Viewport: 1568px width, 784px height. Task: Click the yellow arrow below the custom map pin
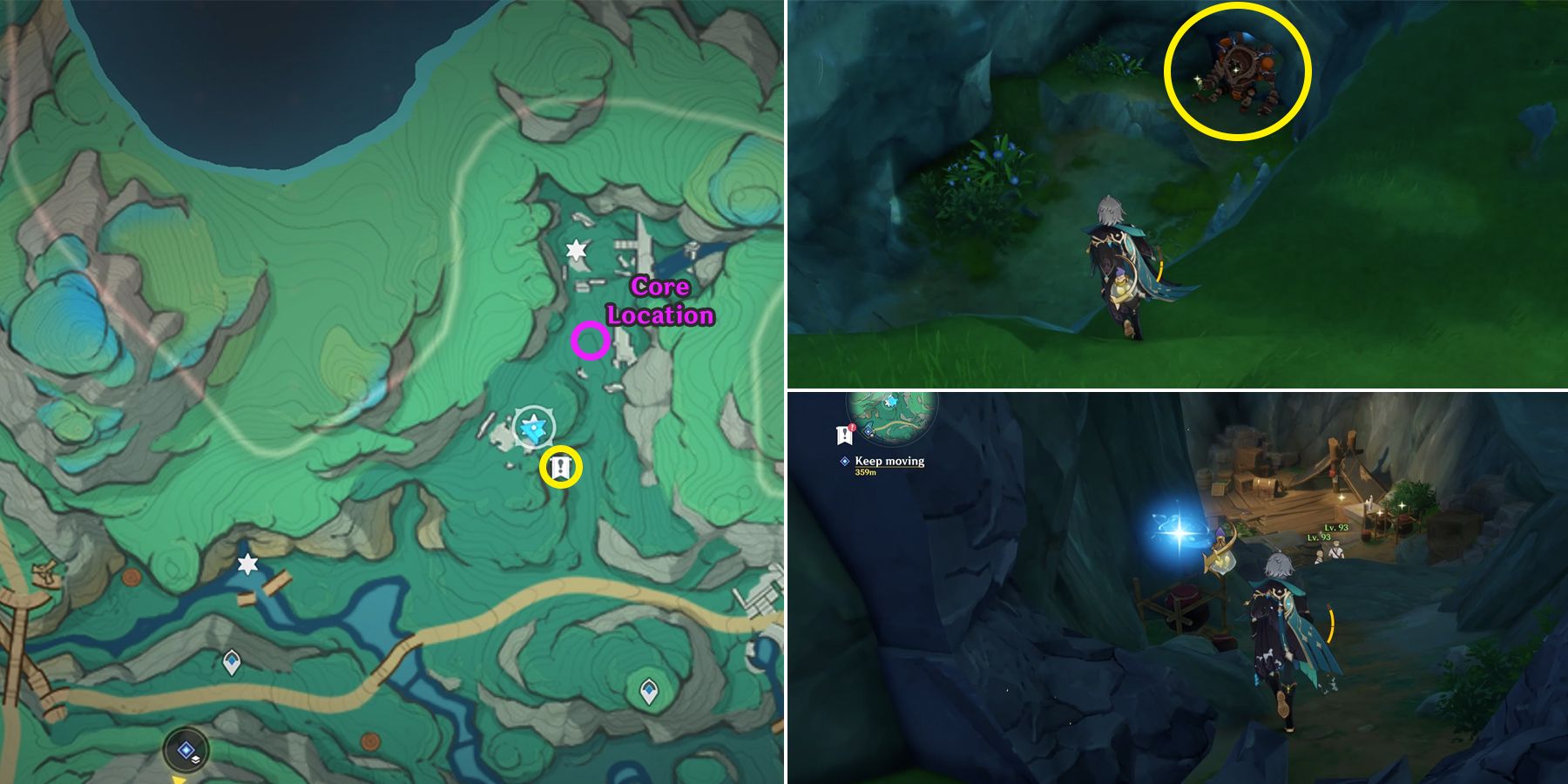(x=179, y=781)
